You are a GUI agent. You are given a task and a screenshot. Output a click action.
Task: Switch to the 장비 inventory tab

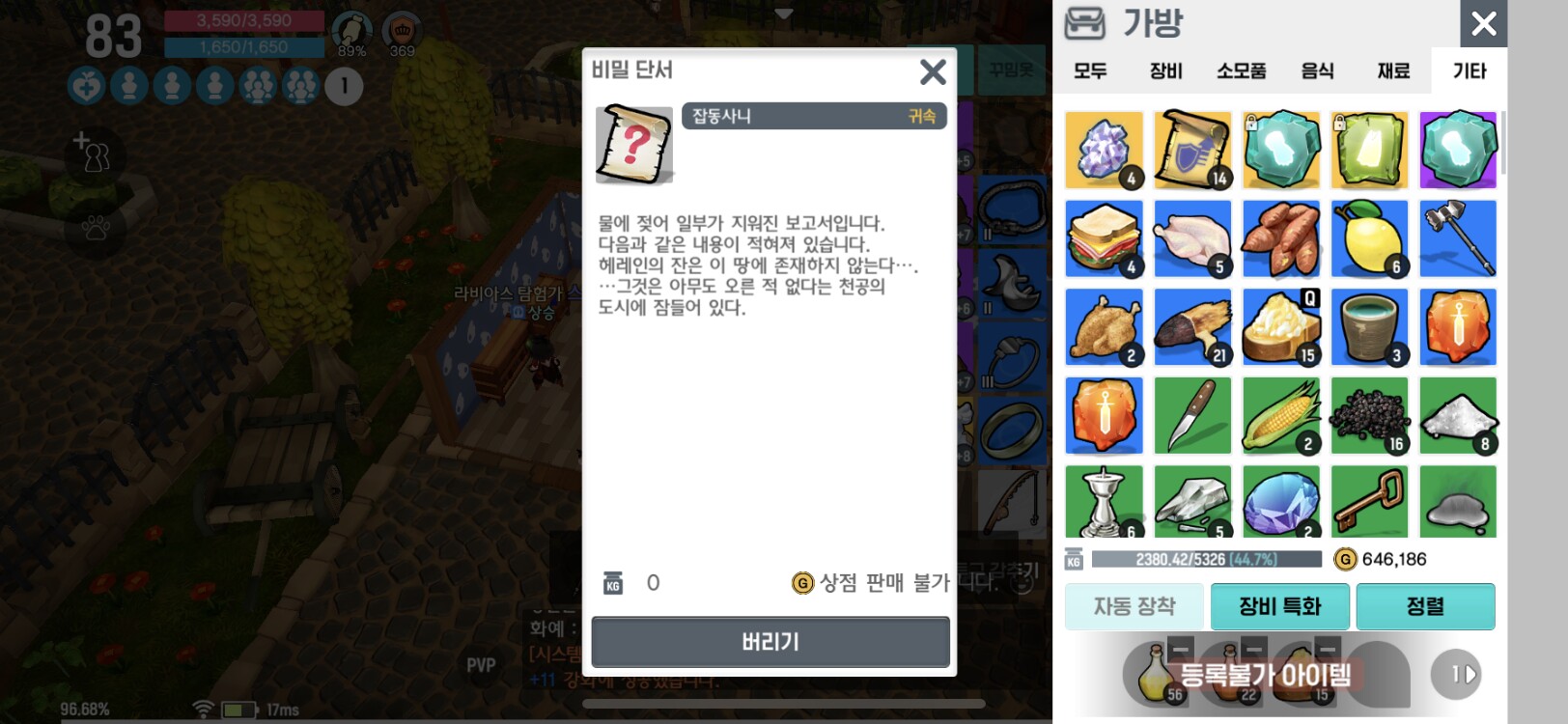(1163, 70)
